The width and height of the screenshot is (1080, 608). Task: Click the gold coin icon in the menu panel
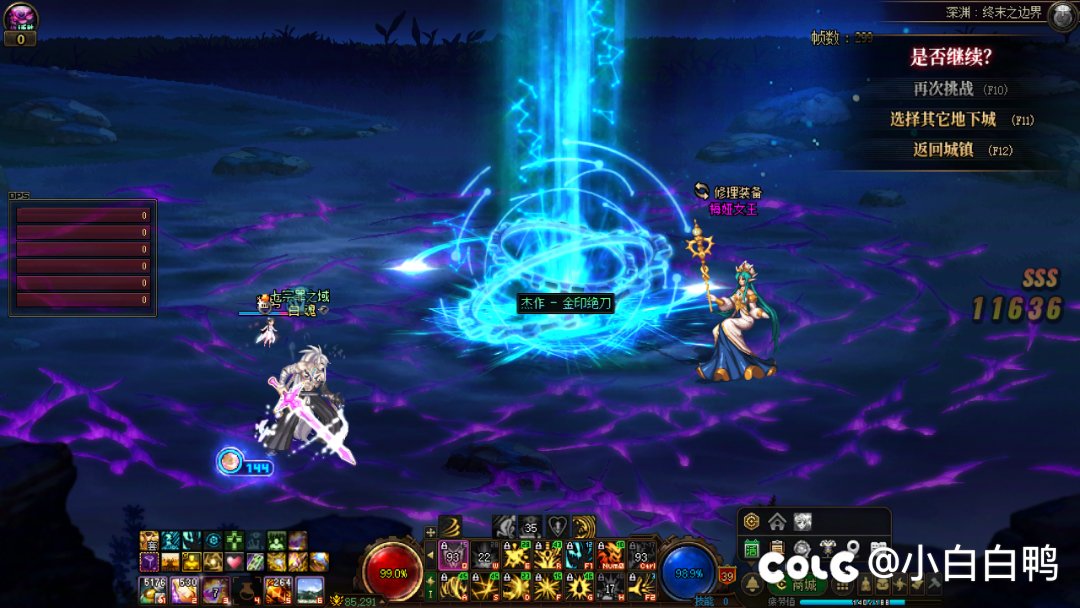[x=751, y=521]
